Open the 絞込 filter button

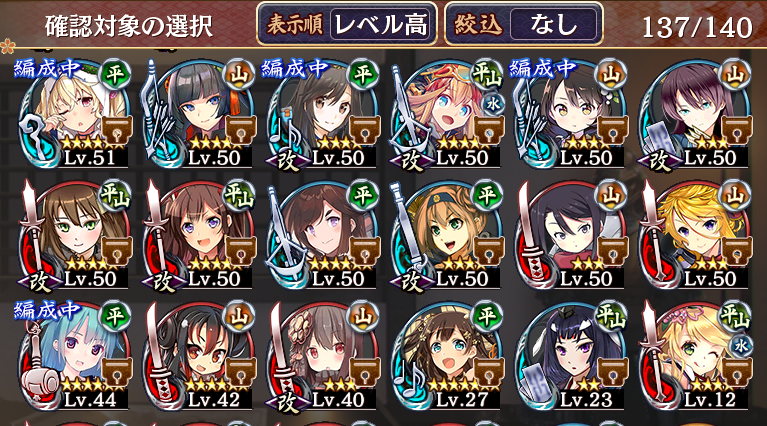click(524, 26)
